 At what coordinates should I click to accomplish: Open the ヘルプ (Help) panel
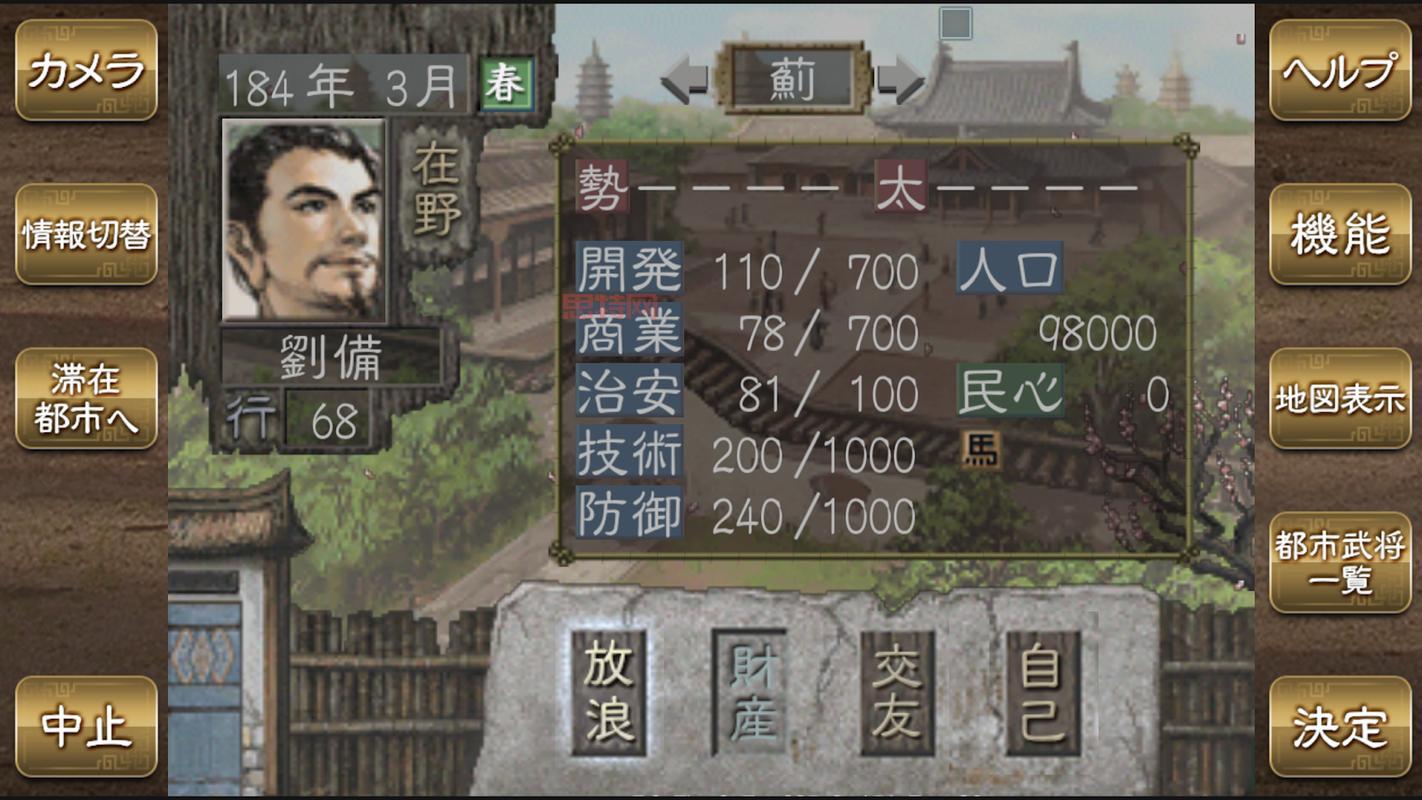click(1340, 71)
